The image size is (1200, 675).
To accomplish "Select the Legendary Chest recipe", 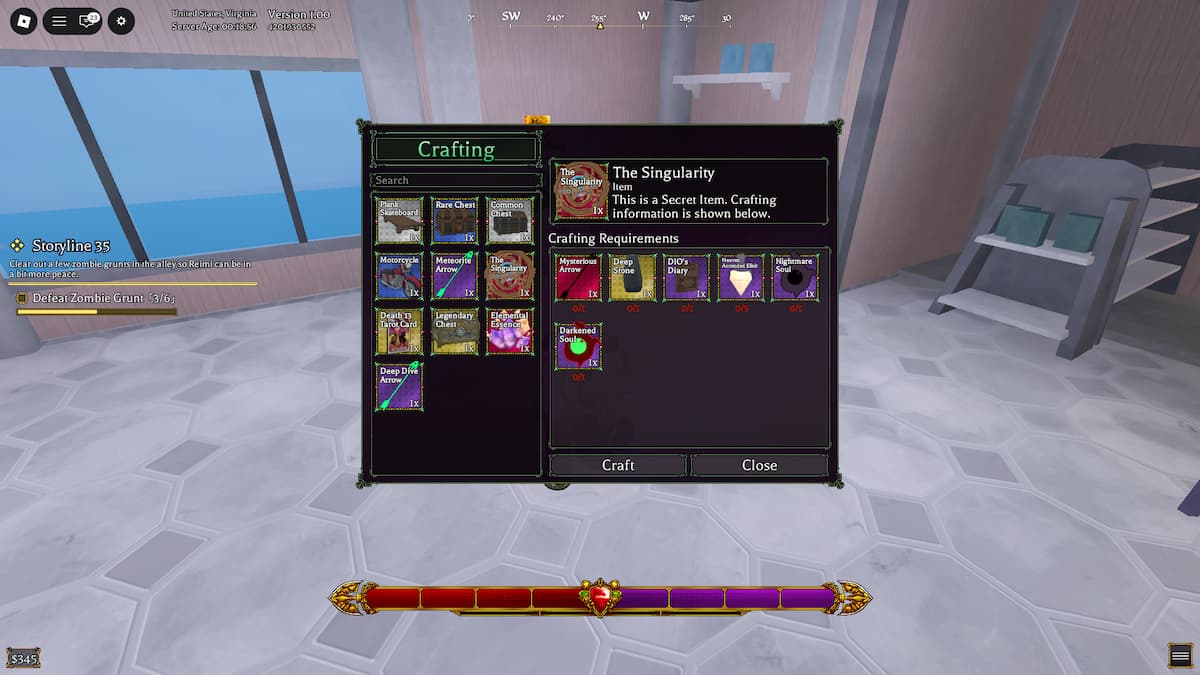I will tap(455, 331).
